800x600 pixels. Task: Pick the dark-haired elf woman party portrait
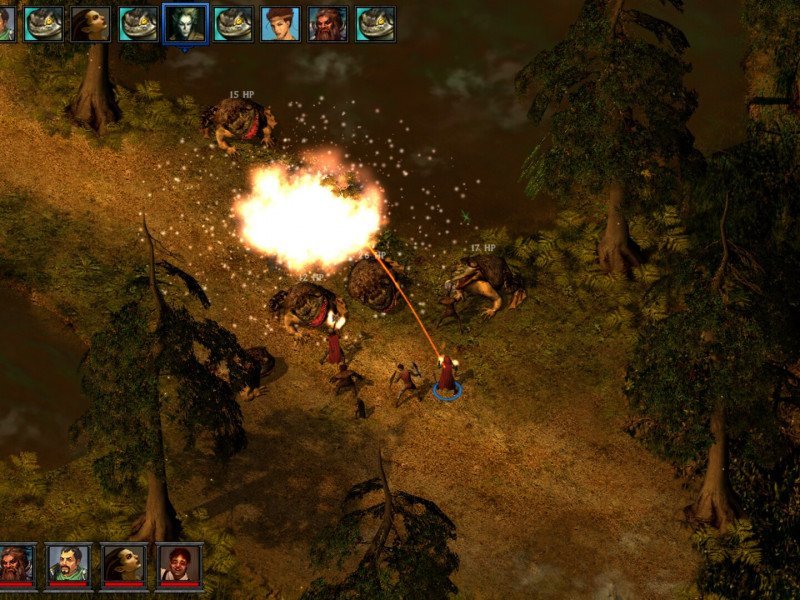[124, 565]
